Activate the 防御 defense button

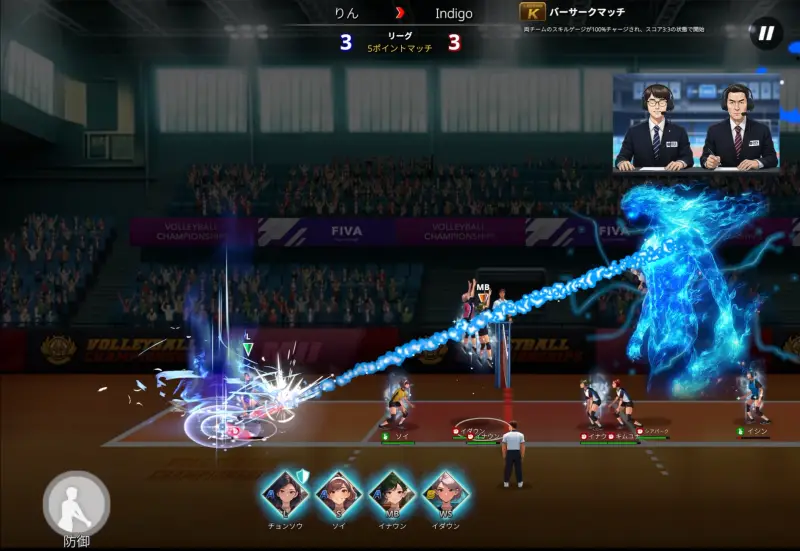click(76, 503)
